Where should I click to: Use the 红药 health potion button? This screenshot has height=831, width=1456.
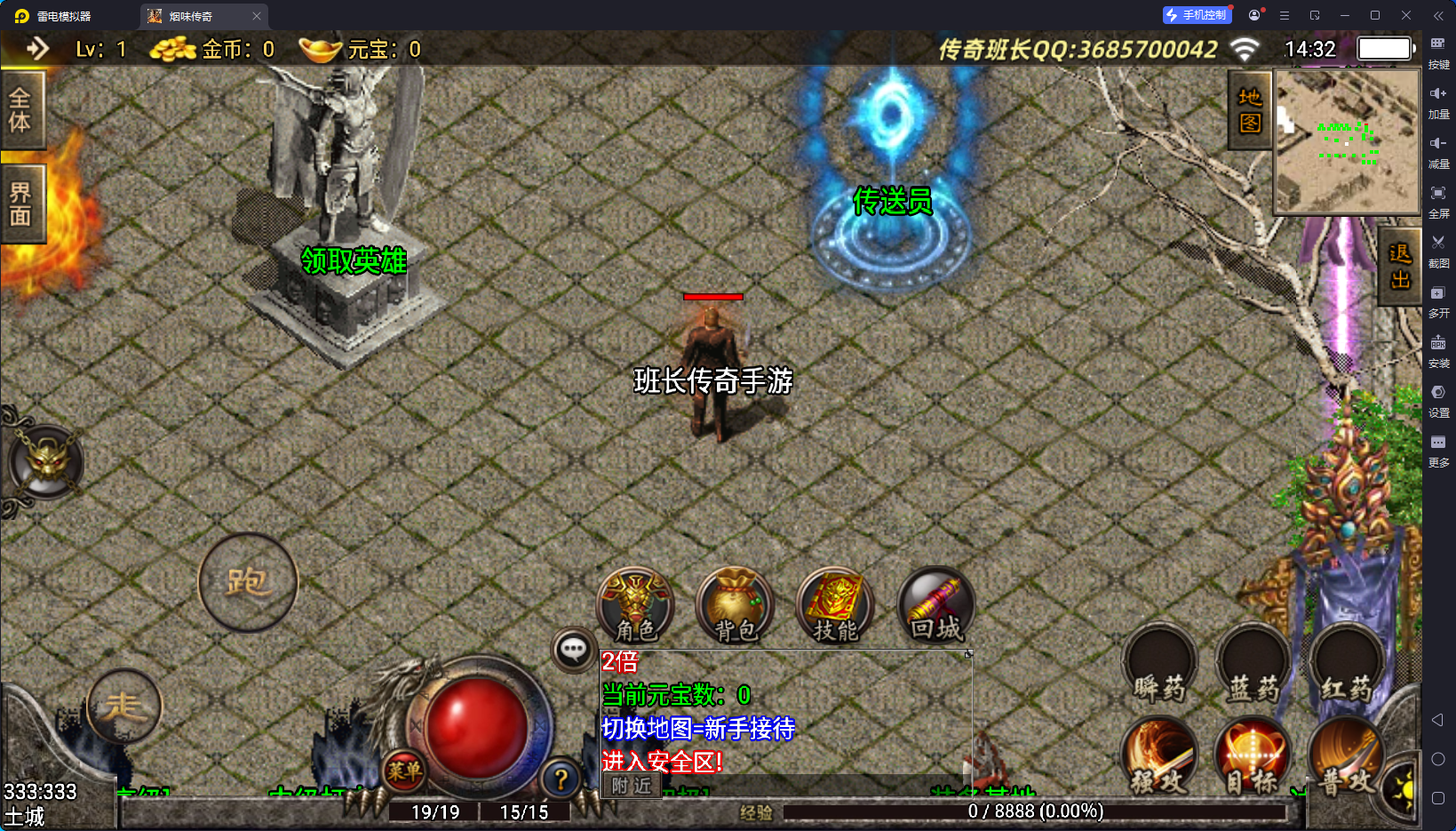point(1346,667)
